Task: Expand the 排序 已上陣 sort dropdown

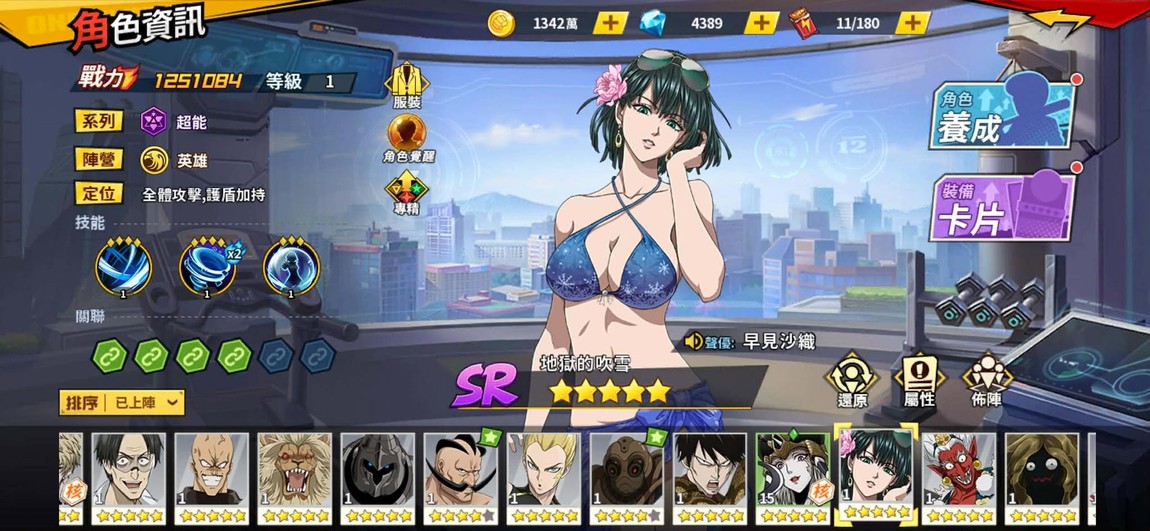Action: pyautogui.click(x=123, y=402)
